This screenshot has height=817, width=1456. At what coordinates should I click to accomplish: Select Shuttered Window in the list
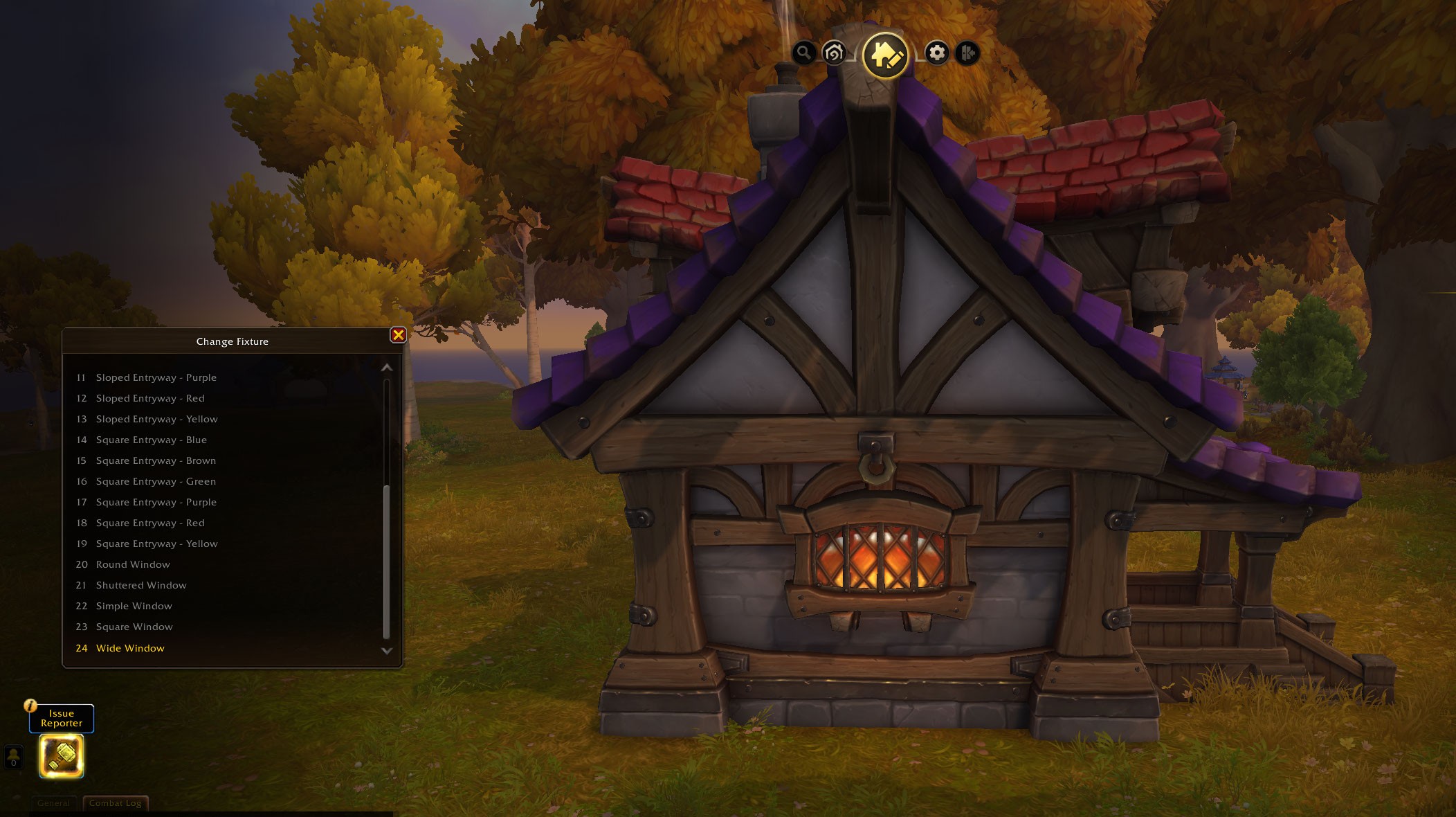point(140,585)
